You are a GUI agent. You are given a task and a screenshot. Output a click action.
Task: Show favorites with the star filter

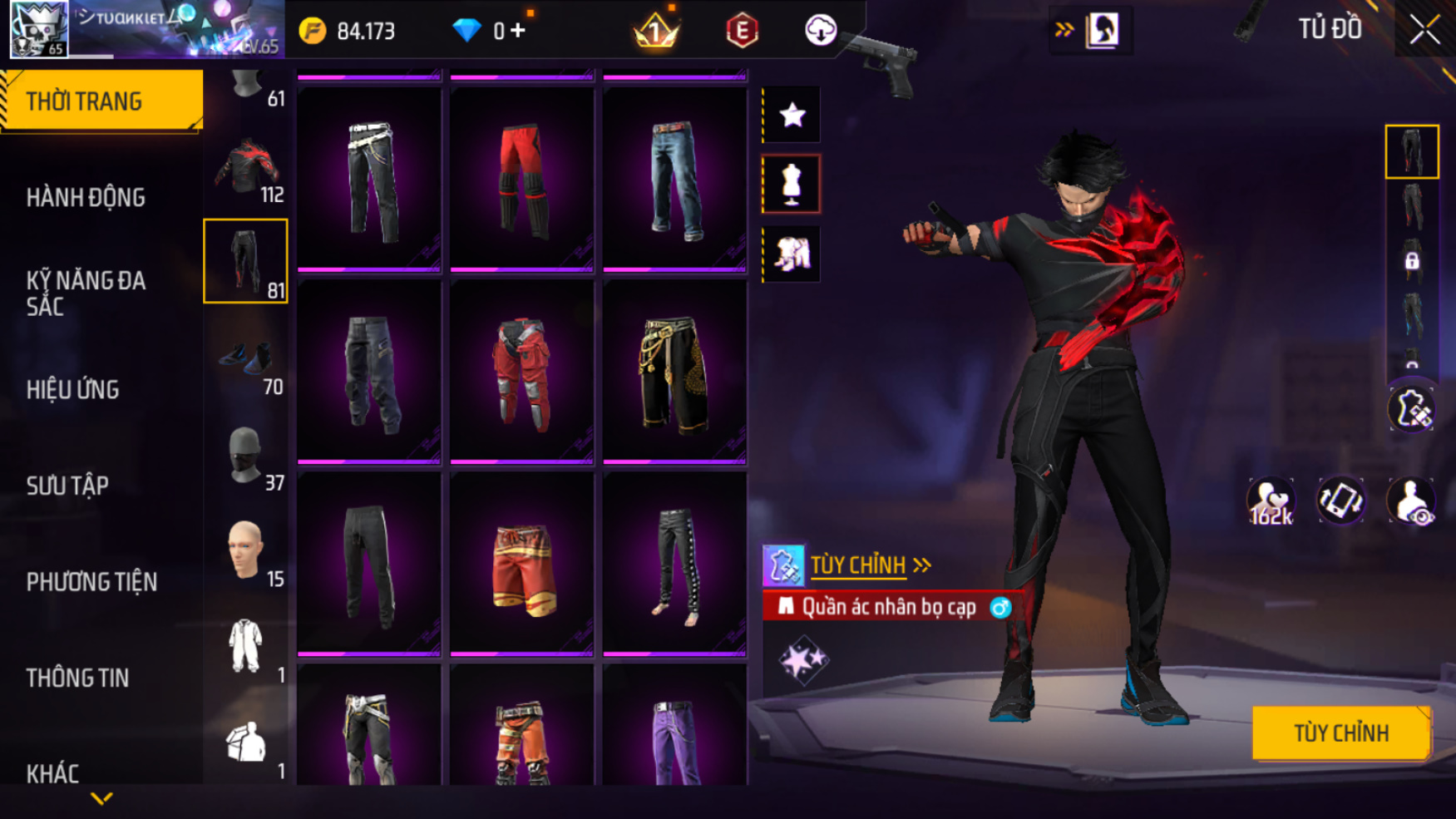(792, 115)
